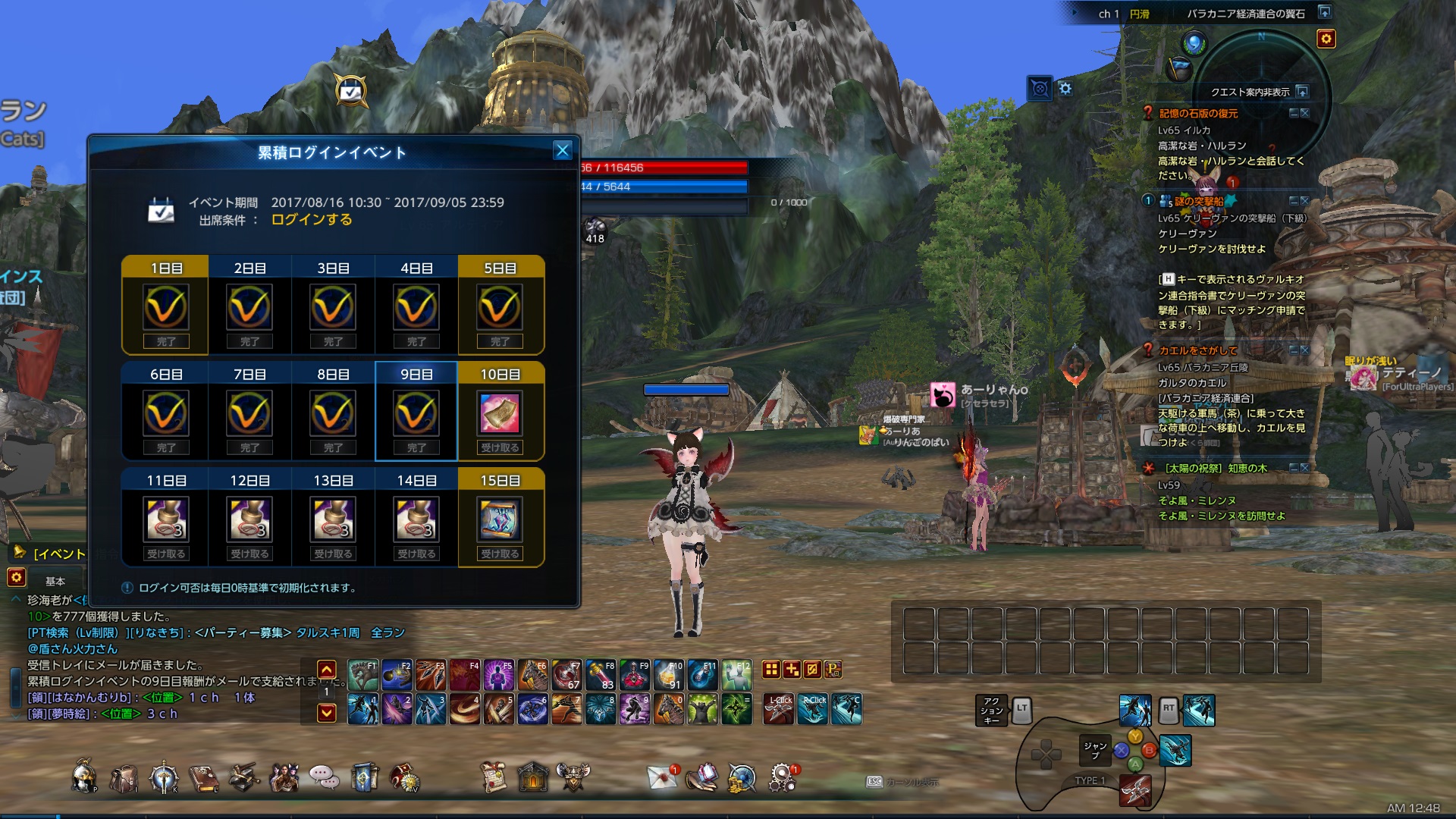Viewport: 1456px width, 819px height.
Task: Select the 記憶の石版の復元 quest entry
Action: point(1198,114)
